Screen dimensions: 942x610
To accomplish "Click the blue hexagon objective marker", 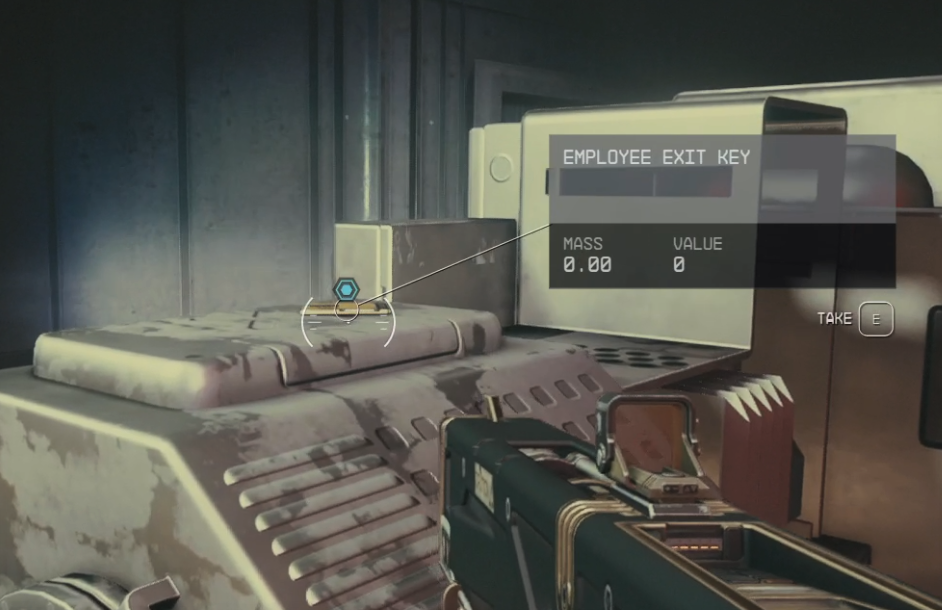I will tap(346, 290).
